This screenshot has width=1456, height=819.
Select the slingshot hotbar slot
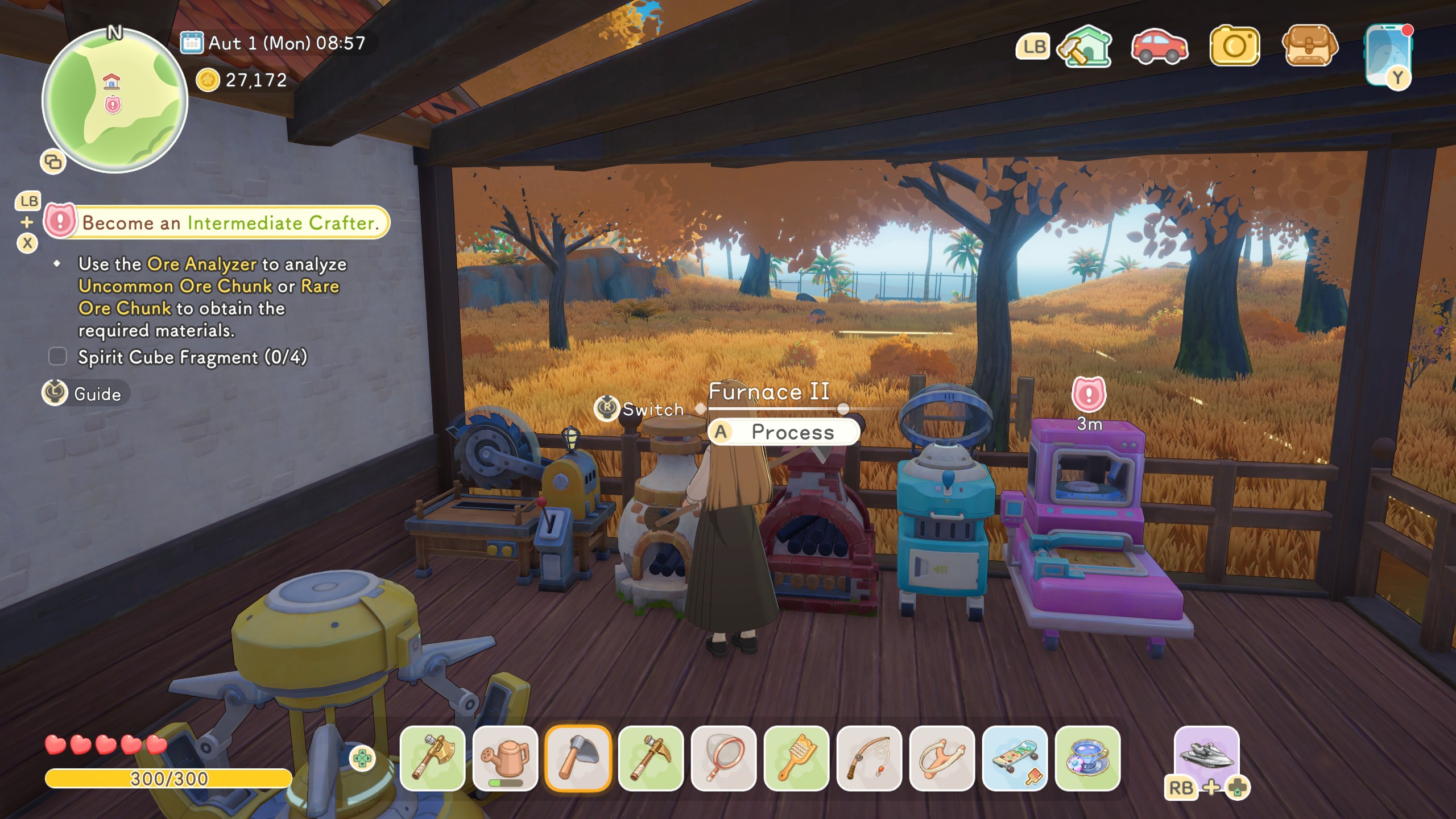point(942,758)
